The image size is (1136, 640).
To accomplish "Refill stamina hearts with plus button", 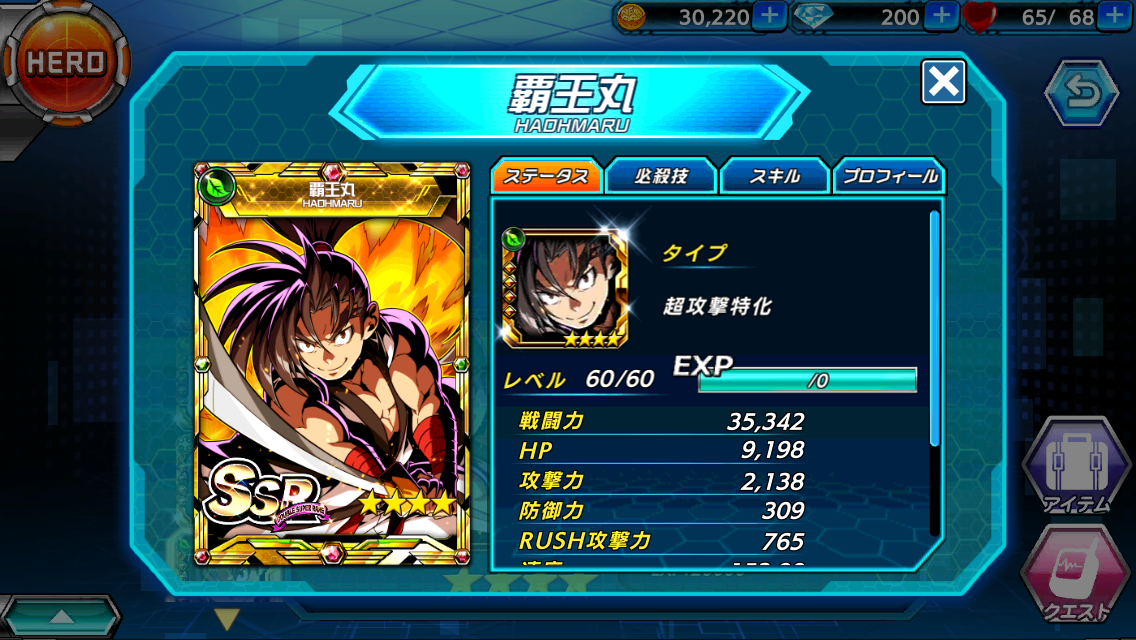I will click(x=1114, y=15).
